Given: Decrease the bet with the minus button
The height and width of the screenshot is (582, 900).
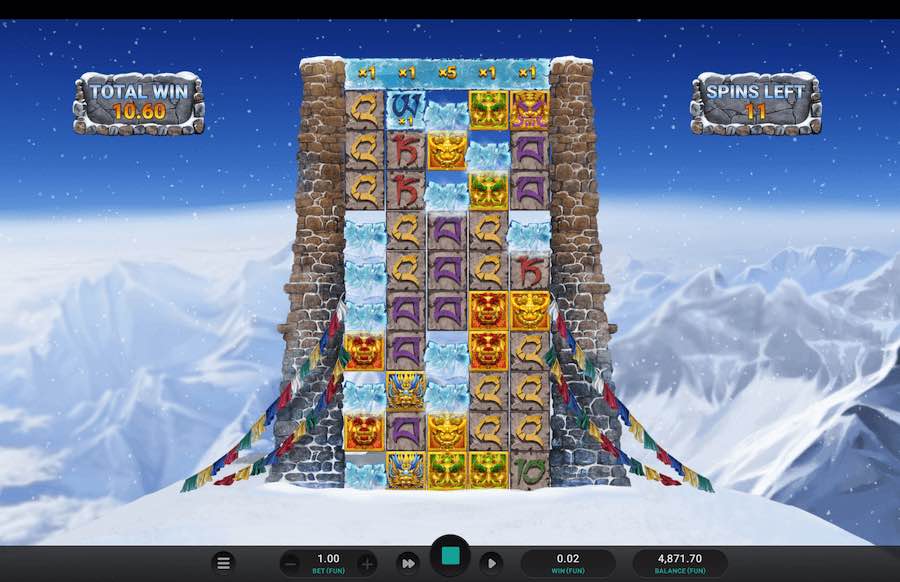Looking at the screenshot, I should (289, 563).
